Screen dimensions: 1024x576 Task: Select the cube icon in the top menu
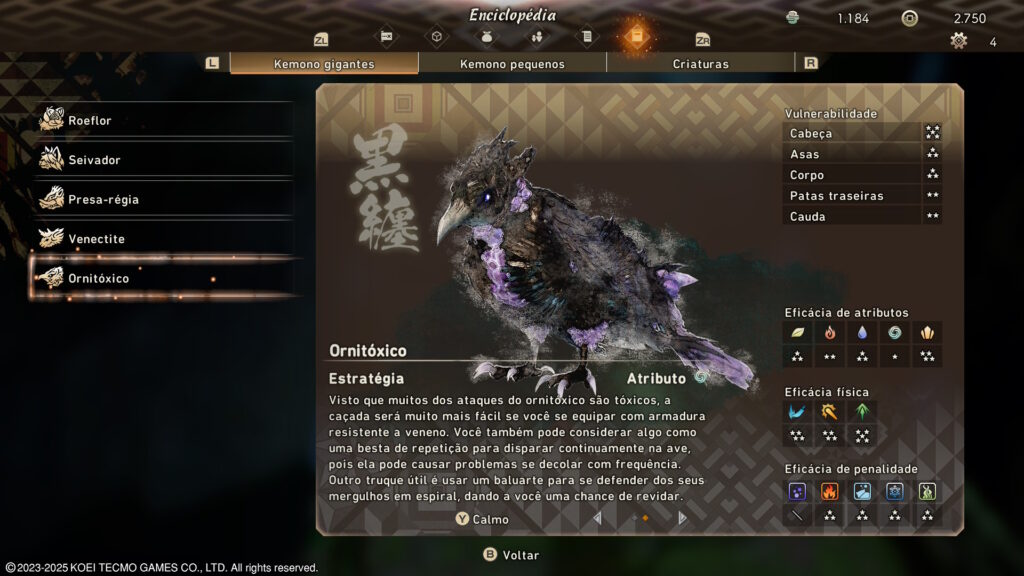pos(436,38)
